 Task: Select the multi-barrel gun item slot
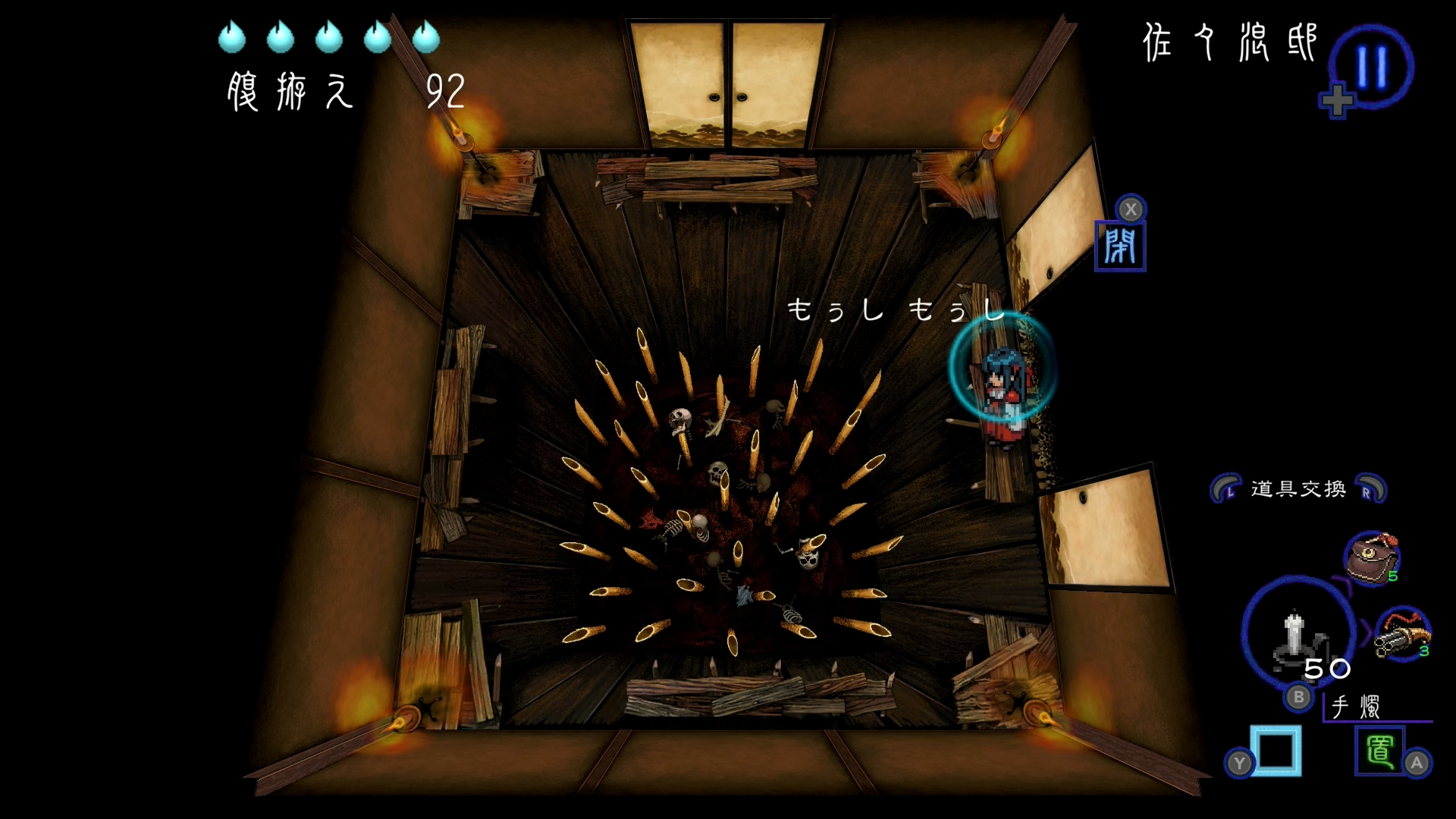pyautogui.click(x=1403, y=634)
